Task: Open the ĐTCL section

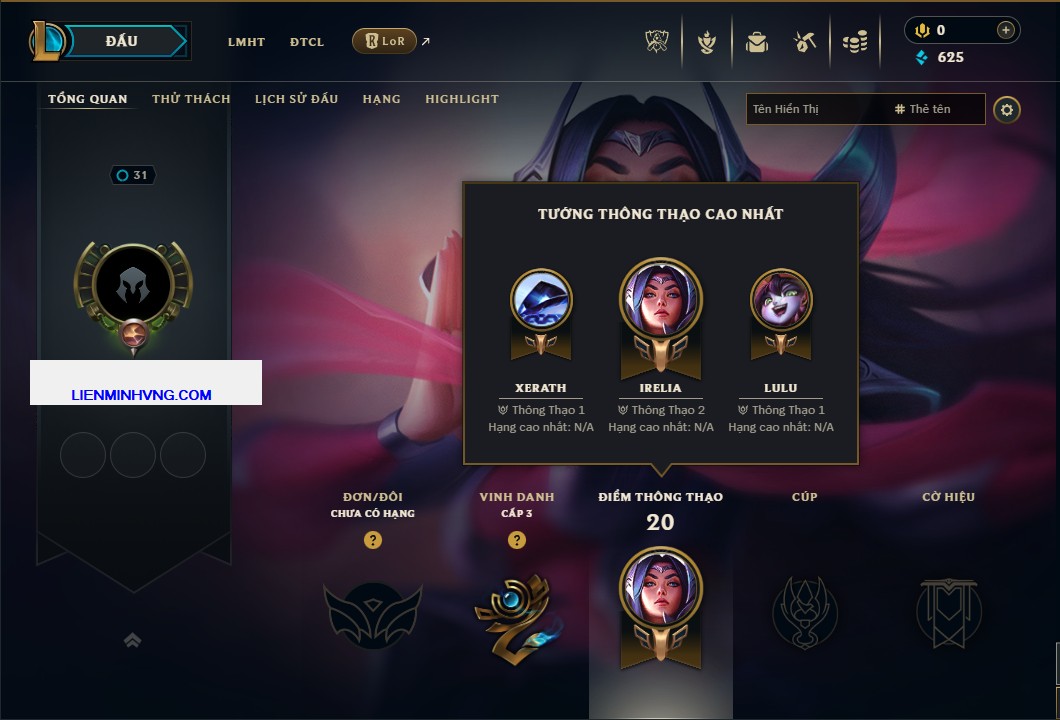Action: (307, 42)
